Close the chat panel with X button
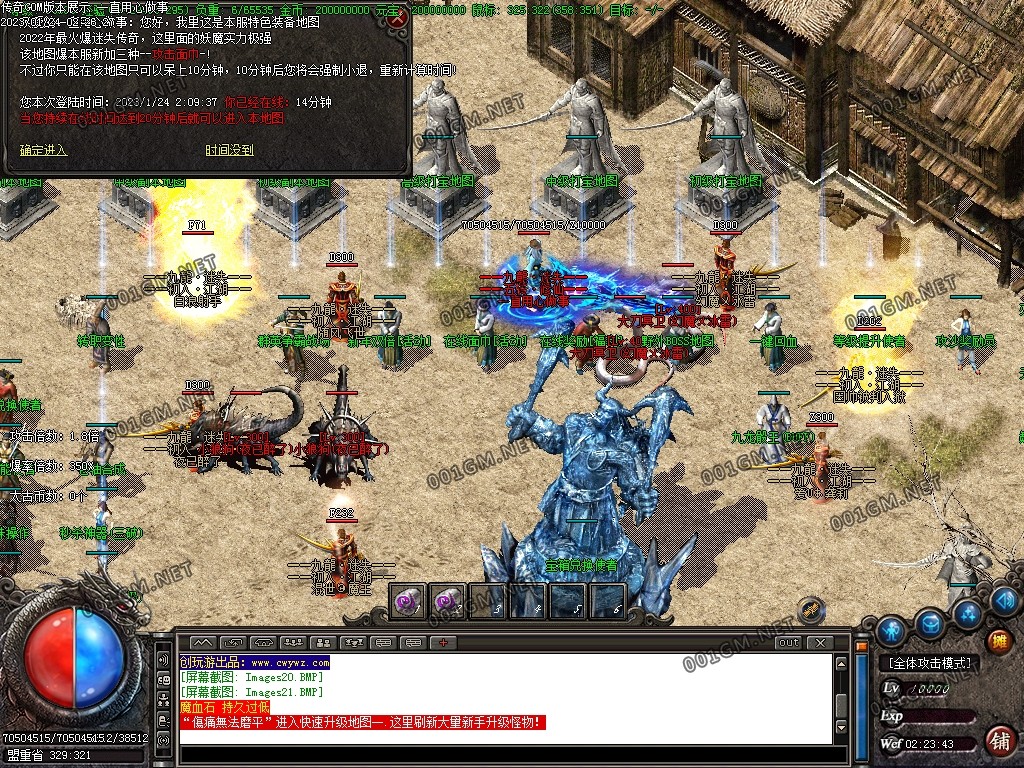1024x768 pixels. click(x=820, y=642)
